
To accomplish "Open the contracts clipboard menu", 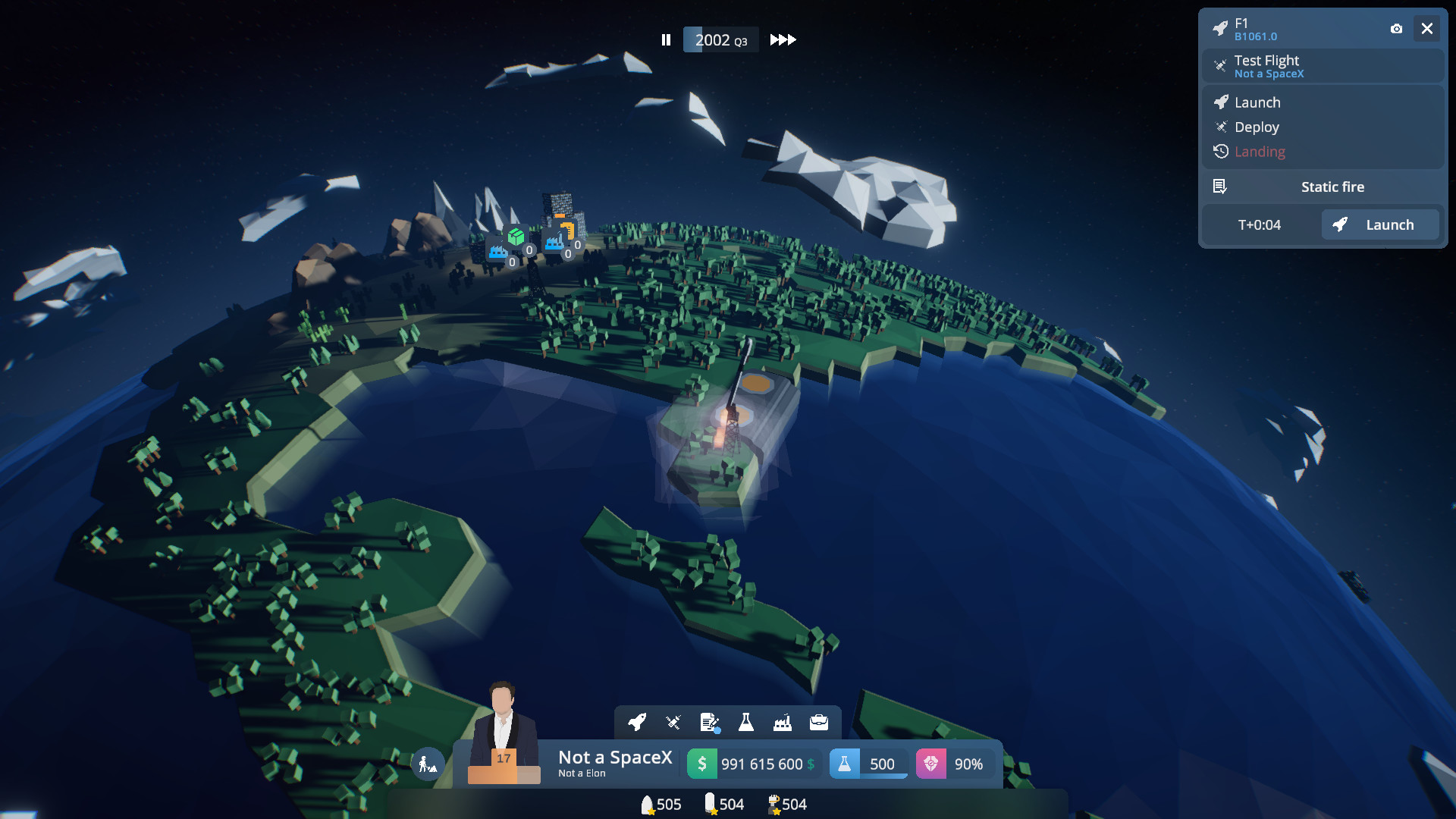I will pos(710,723).
